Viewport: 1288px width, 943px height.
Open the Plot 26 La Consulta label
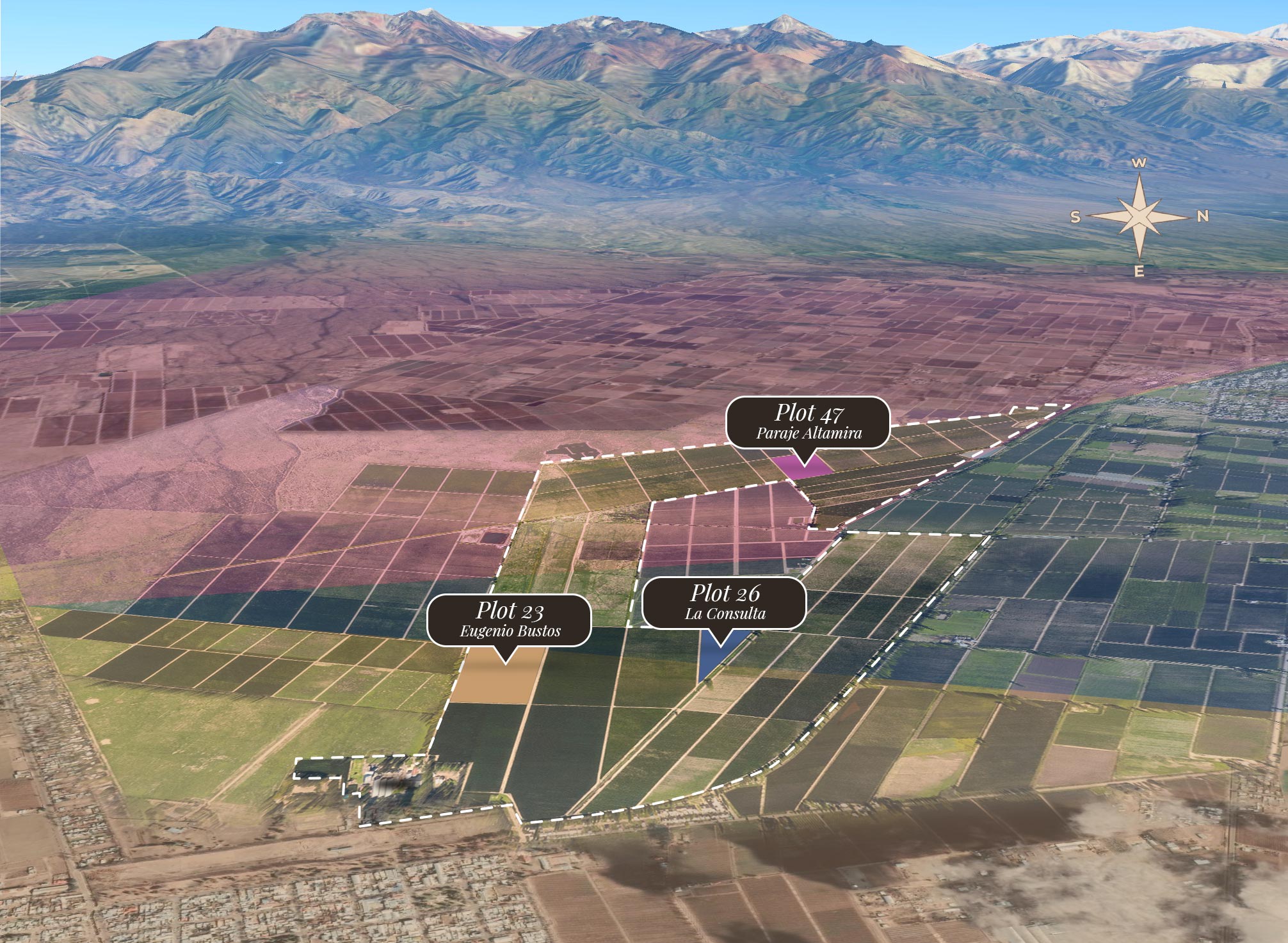coord(724,602)
